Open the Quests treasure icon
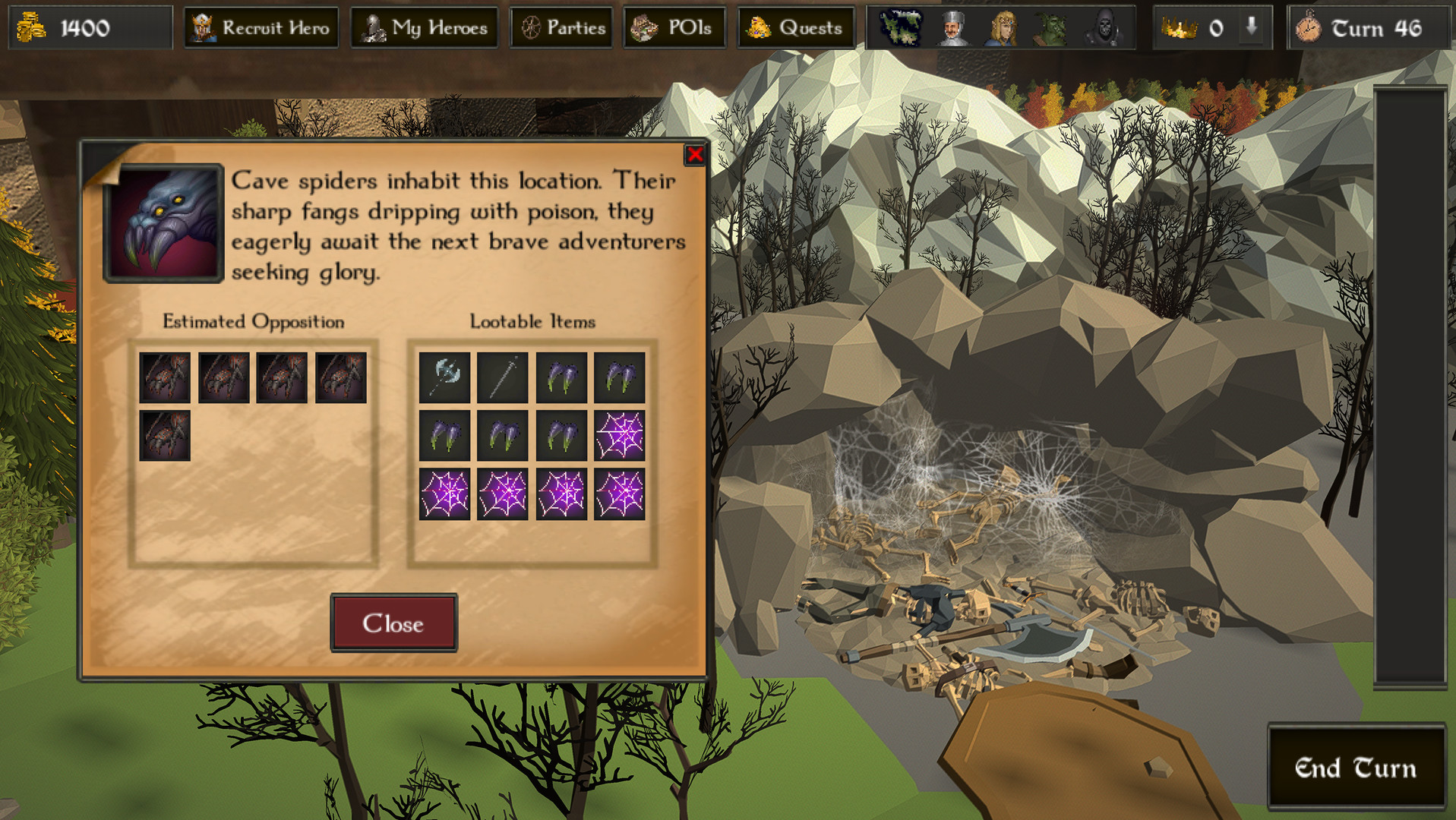The image size is (1456, 820). click(x=759, y=27)
